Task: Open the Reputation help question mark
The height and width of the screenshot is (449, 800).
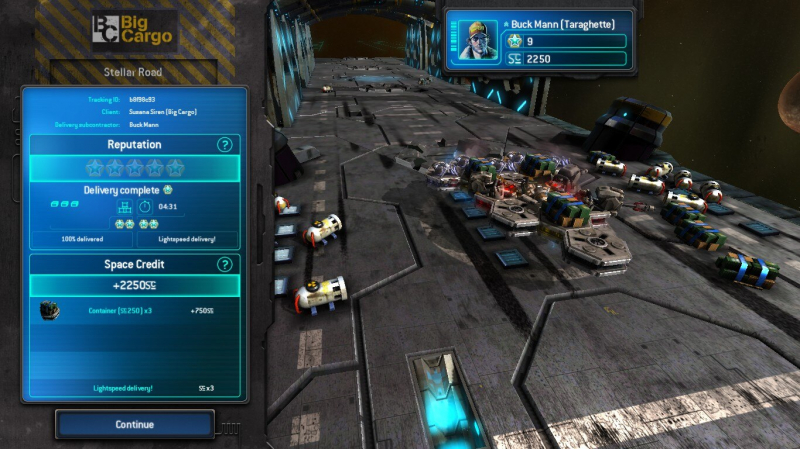Action: click(x=225, y=145)
